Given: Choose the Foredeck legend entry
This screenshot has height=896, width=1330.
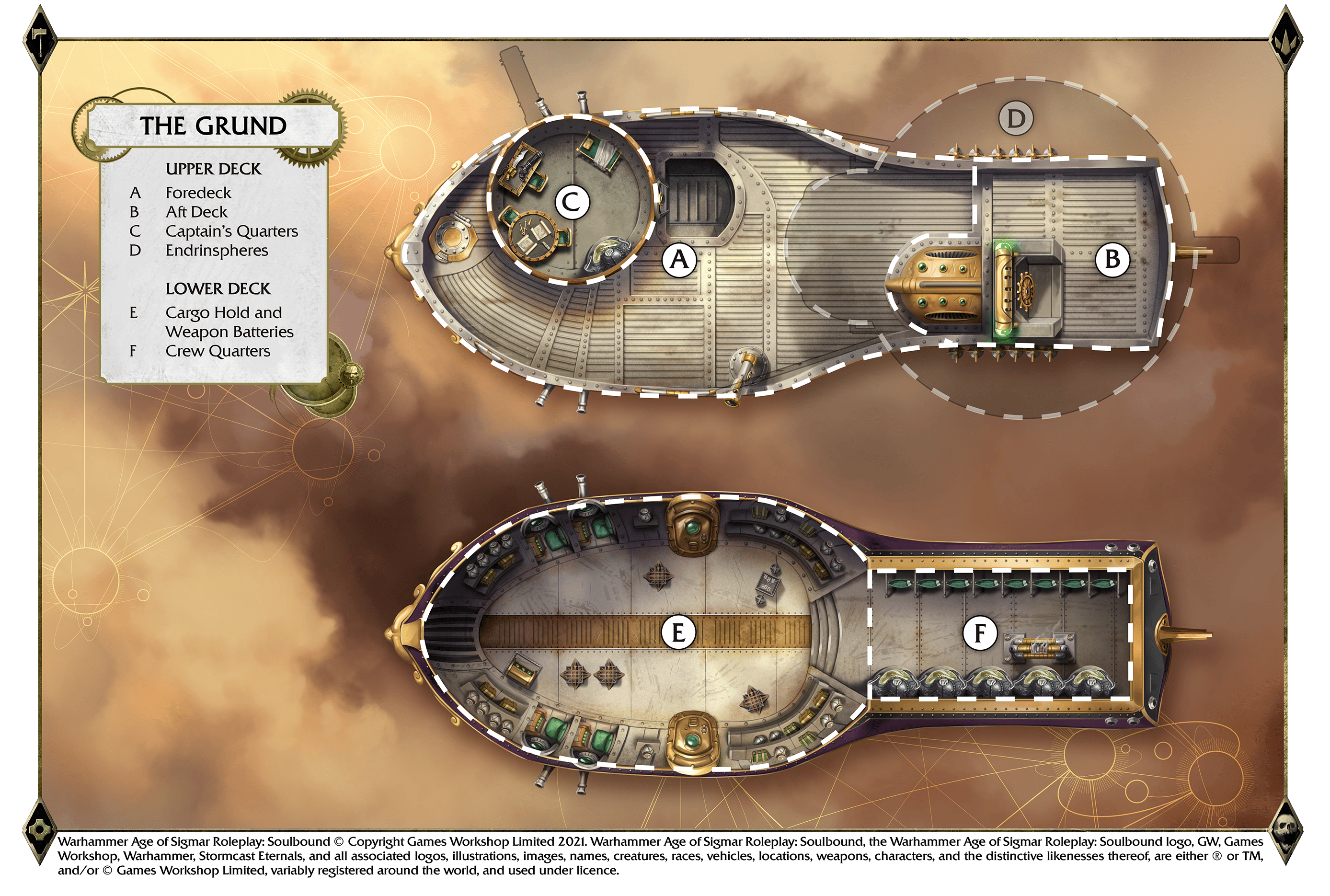Looking at the screenshot, I should click(198, 193).
